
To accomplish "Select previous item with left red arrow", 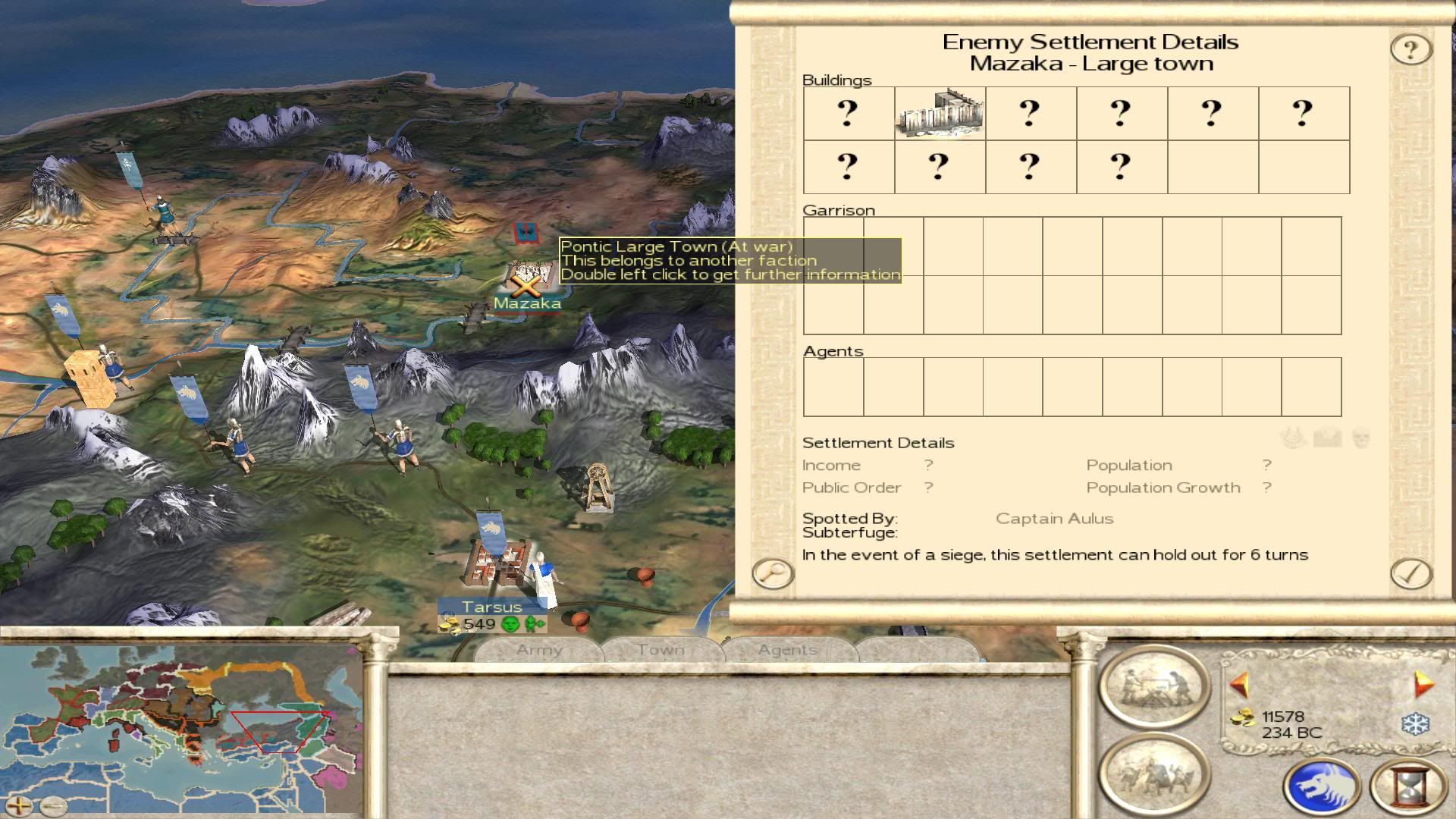I will (x=1240, y=685).
